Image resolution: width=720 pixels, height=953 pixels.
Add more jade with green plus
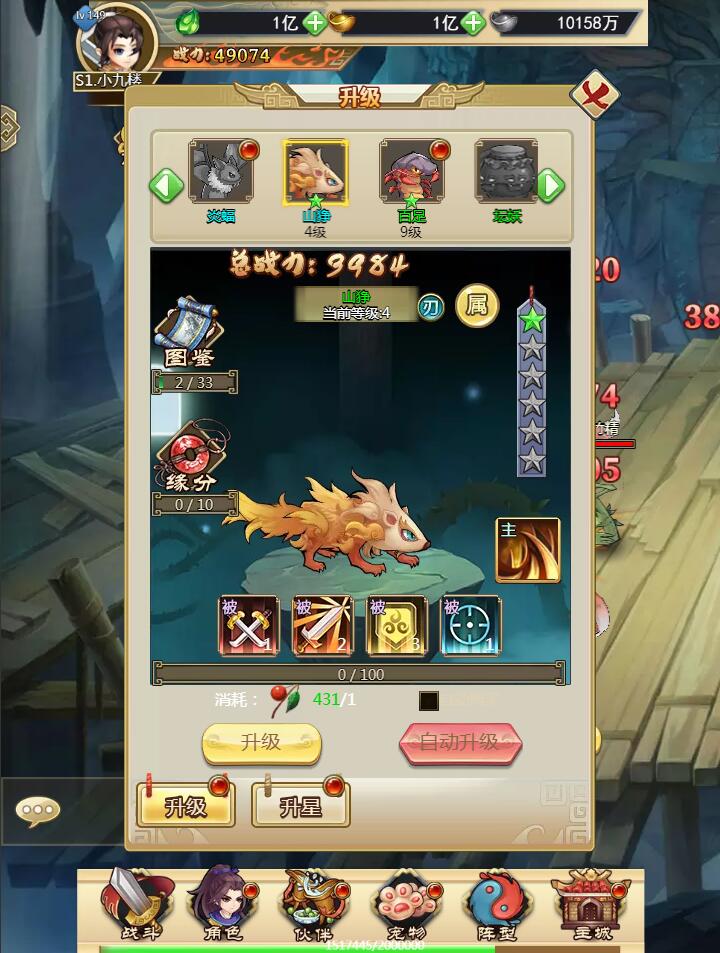coord(314,22)
